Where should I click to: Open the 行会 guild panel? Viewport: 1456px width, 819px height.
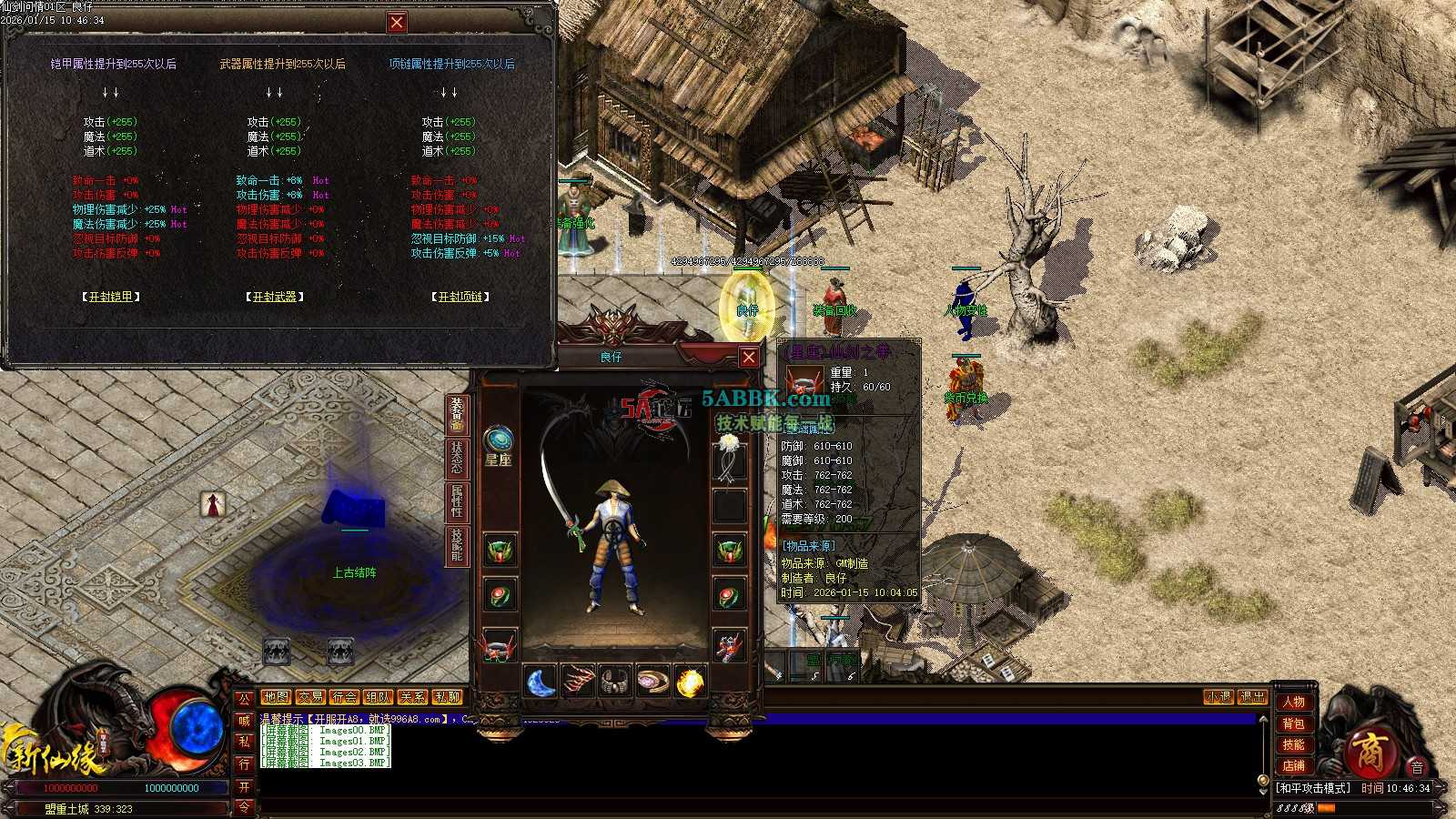[x=344, y=697]
